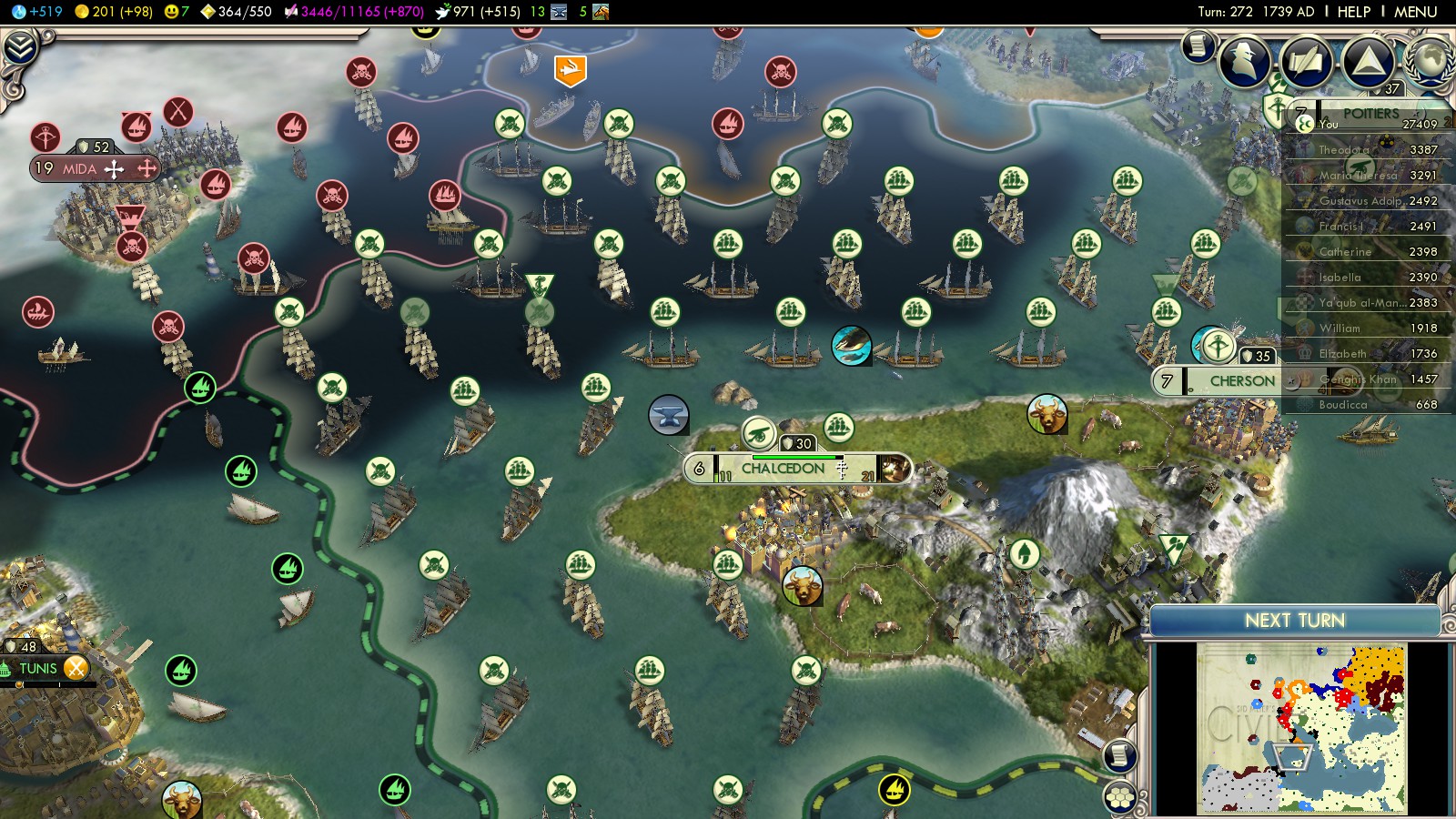Click on the minimap
Image resolution: width=1456 pixels, height=819 pixels.
1301,728
